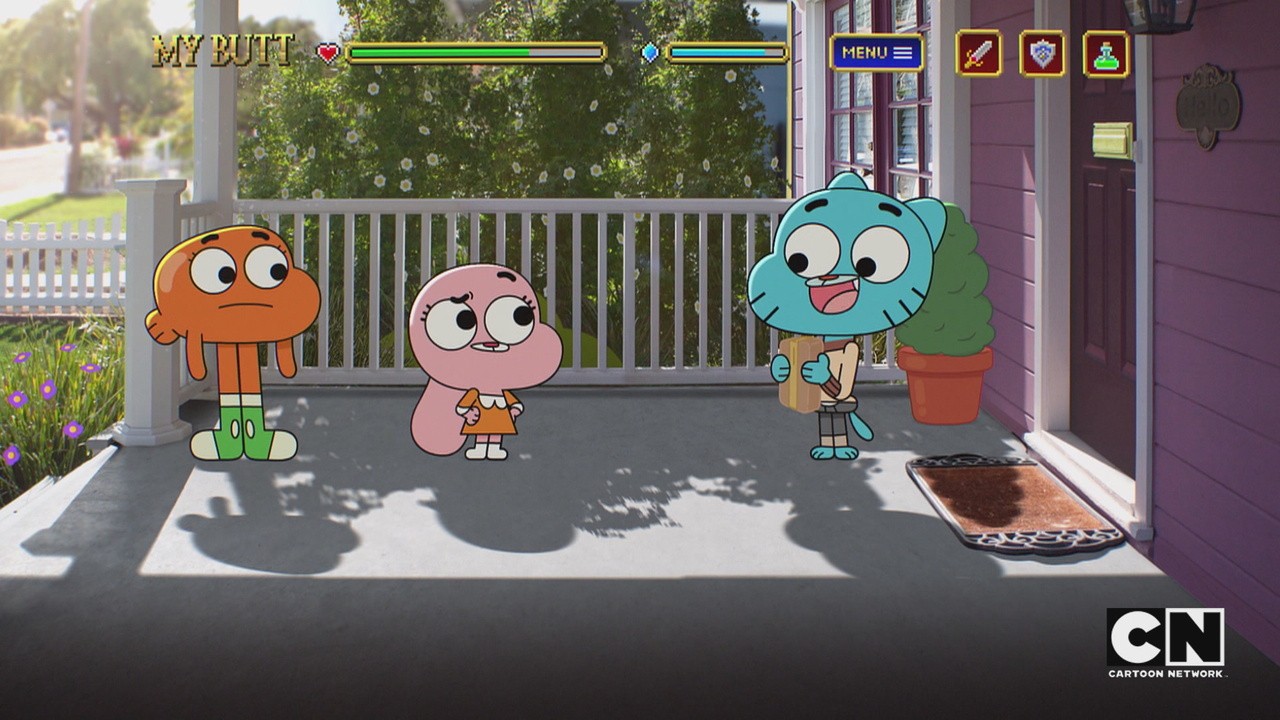Activate the shield defense icon
This screenshot has width=1280, height=720.
[1042, 53]
